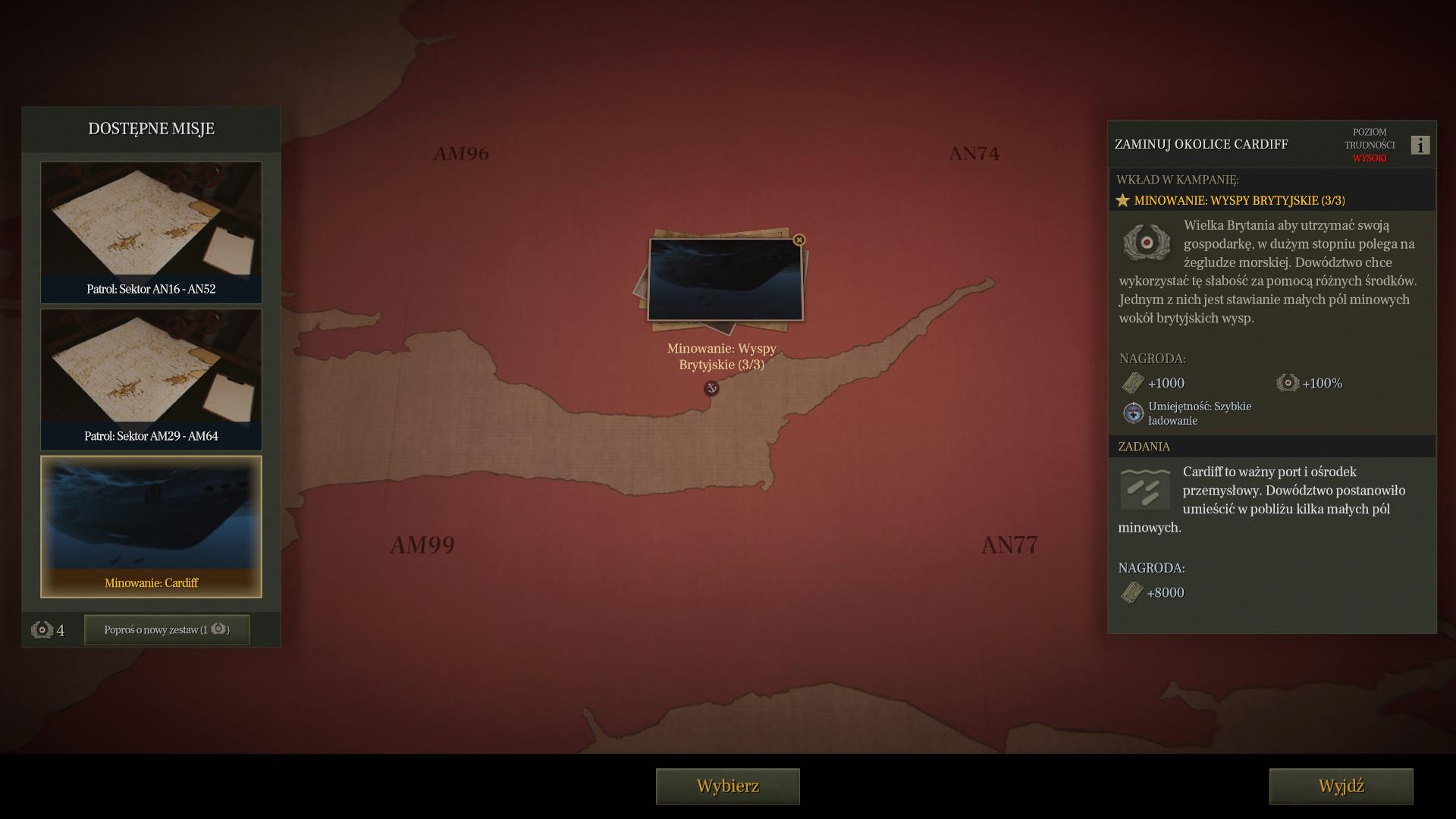The height and width of the screenshot is (819, 1456).
Task: Choose the Patrol: Sektor AM29 - AM64 mission
Action: point(151,379)
